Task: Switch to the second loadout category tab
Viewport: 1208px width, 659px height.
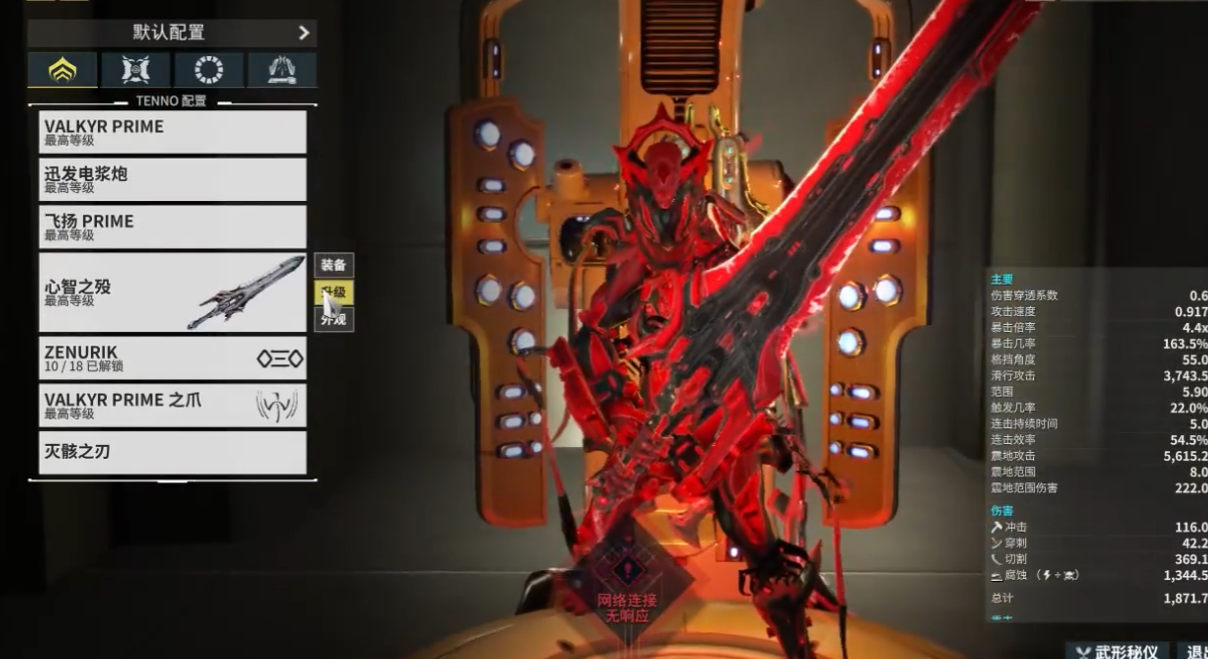Action: (x=136, y=70)
